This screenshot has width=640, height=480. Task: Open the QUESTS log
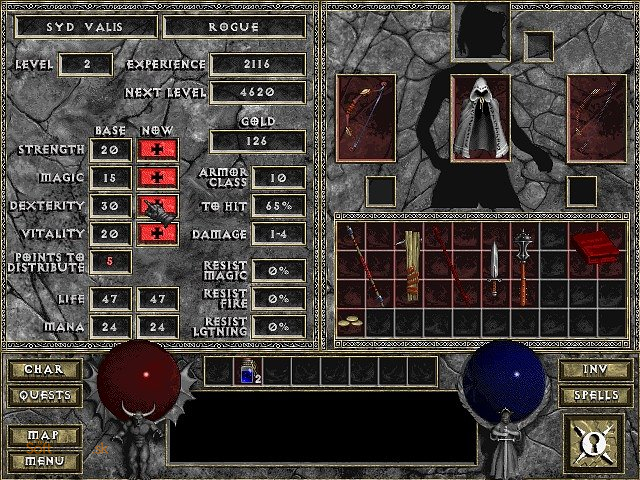click(44, 395)
